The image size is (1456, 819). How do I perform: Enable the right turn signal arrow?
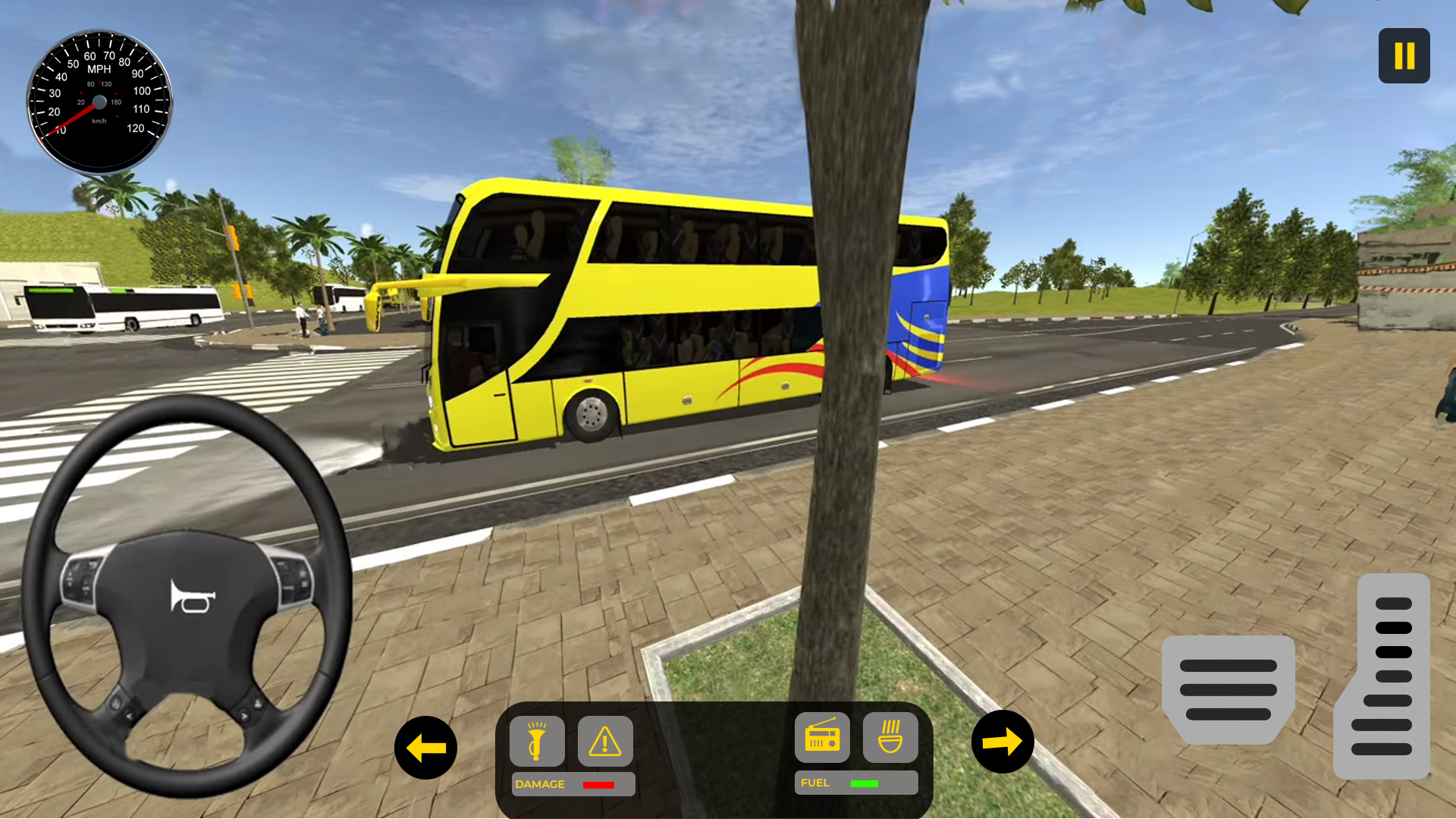click(x=1003, y=742)
